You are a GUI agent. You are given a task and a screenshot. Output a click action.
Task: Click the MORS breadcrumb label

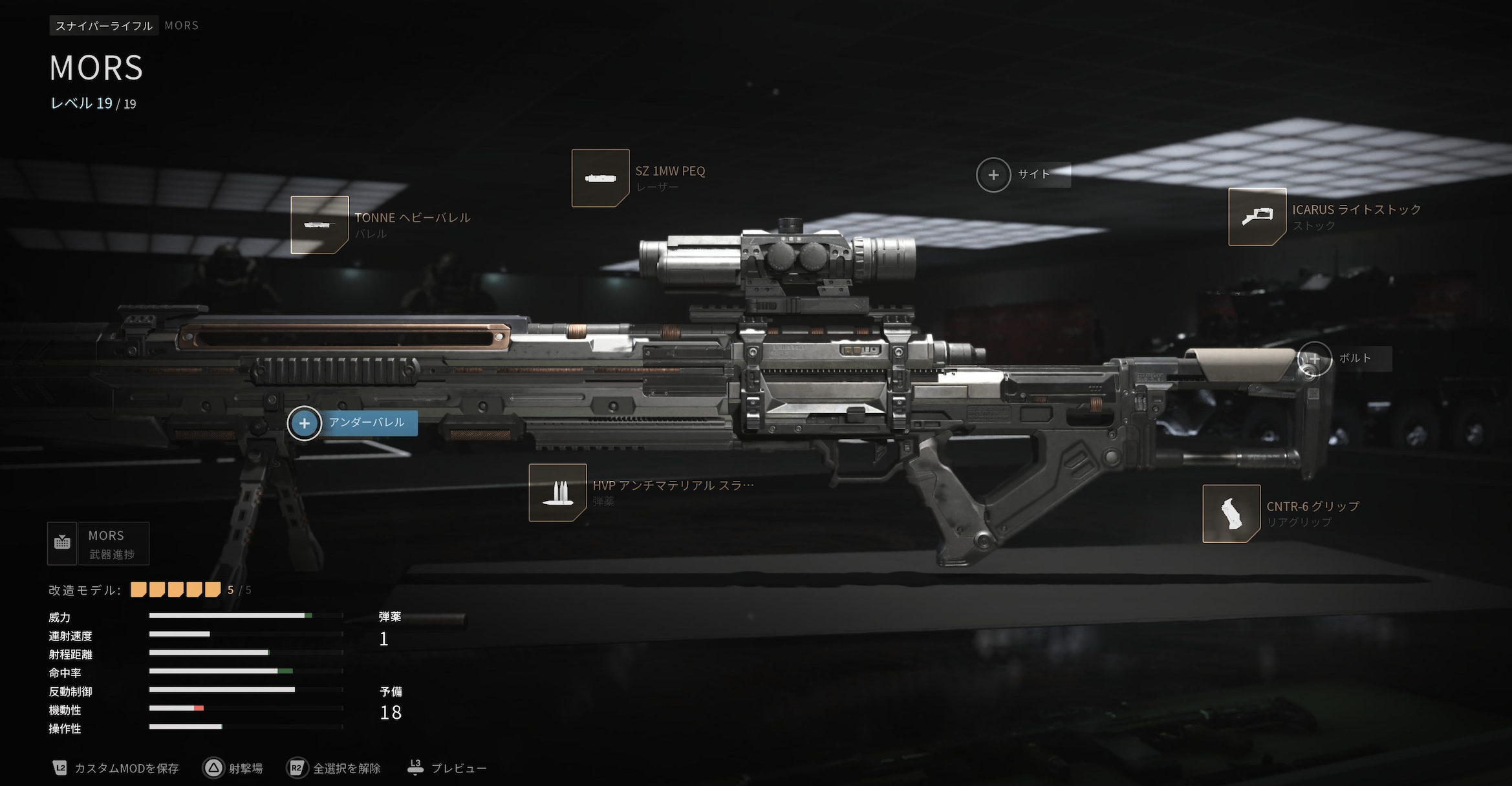pyautogui.click(x=180, y=25)
